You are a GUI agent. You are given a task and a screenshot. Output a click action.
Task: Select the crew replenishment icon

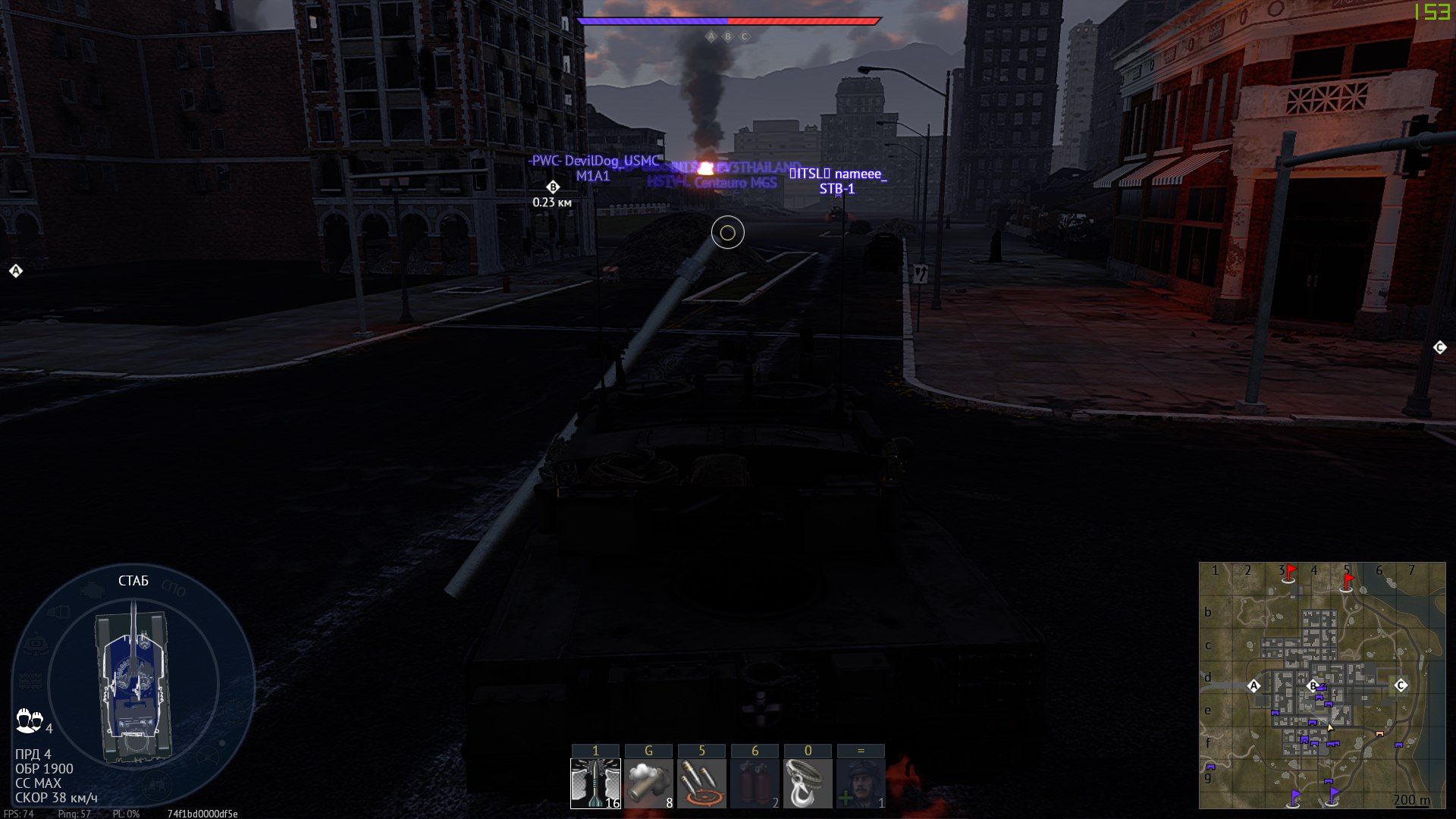[x=861, y=783]
